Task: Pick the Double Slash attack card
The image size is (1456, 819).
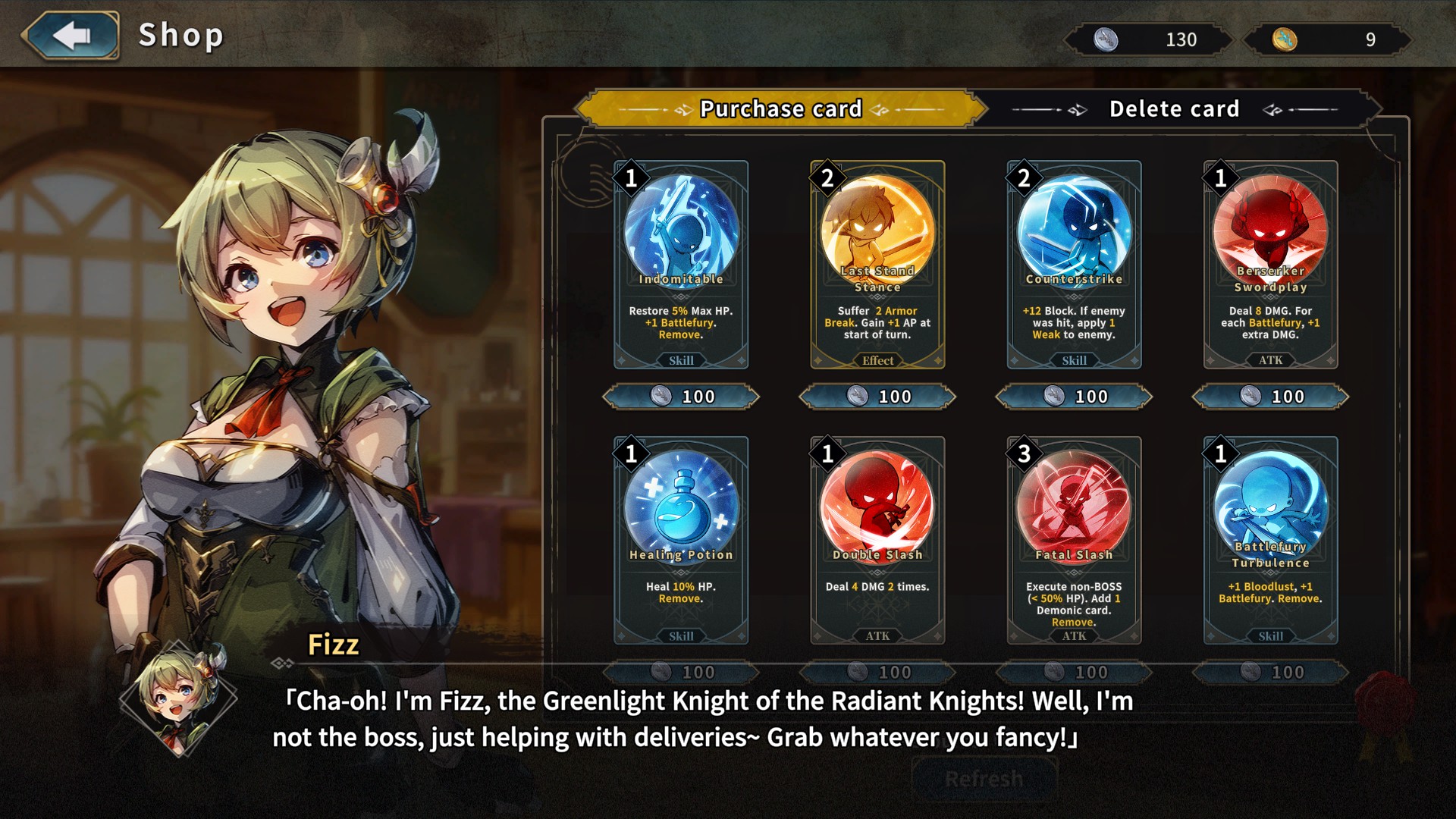Action: 877,540
